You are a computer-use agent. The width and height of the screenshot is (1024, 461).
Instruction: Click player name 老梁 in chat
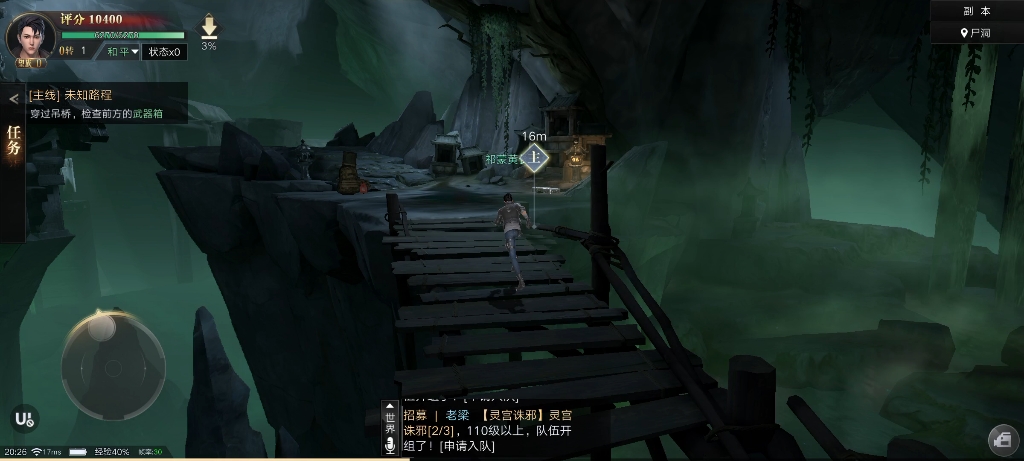pyautogui.click(x=457, y=415)
